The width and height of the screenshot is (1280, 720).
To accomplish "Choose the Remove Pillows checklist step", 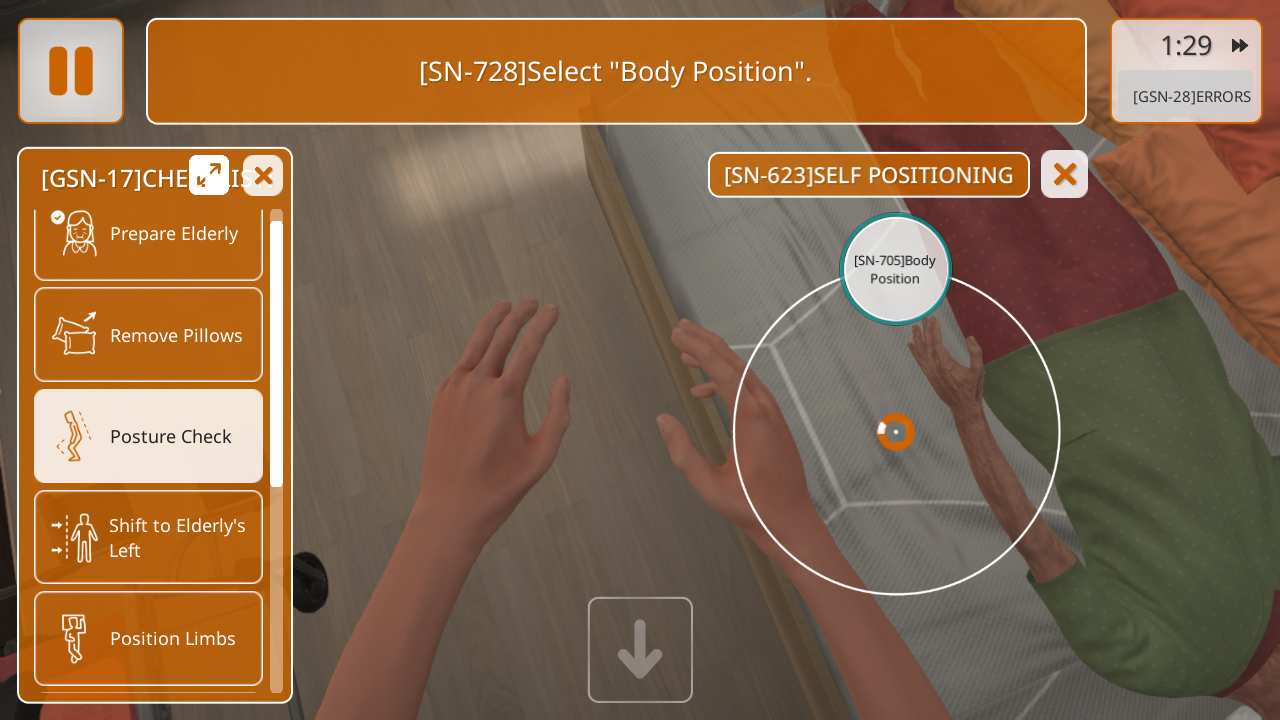I will click(x=148, y=335).
